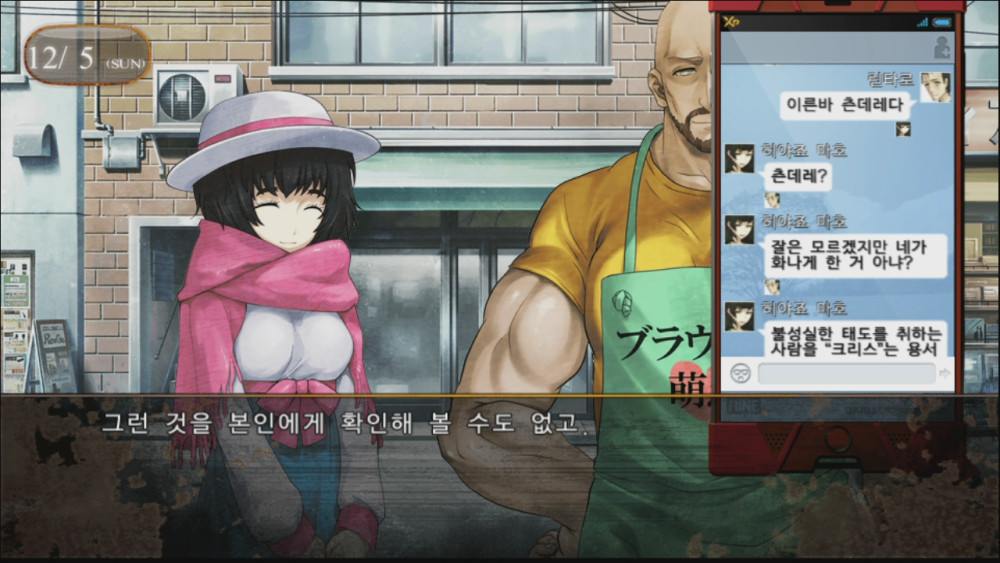Click the phone's message input field
Screen dimensions: 1000x563
coord(846,374)
